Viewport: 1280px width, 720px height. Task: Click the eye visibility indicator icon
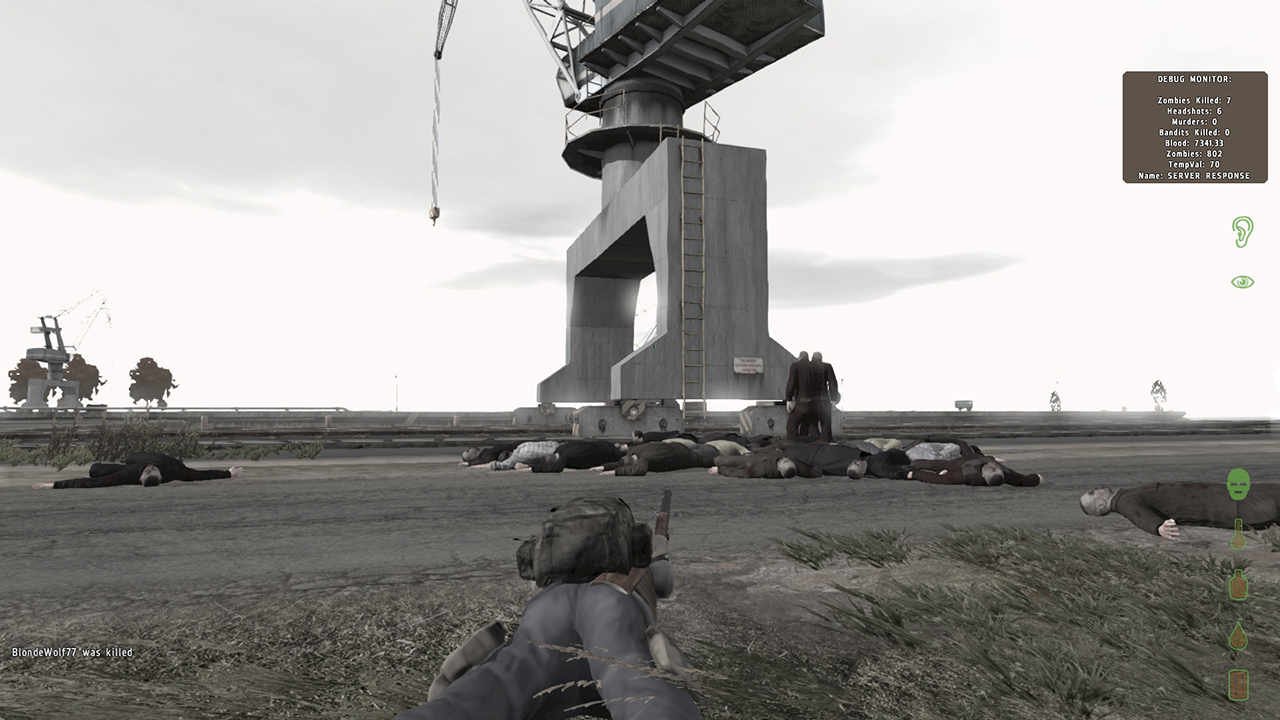[1242, 282]
